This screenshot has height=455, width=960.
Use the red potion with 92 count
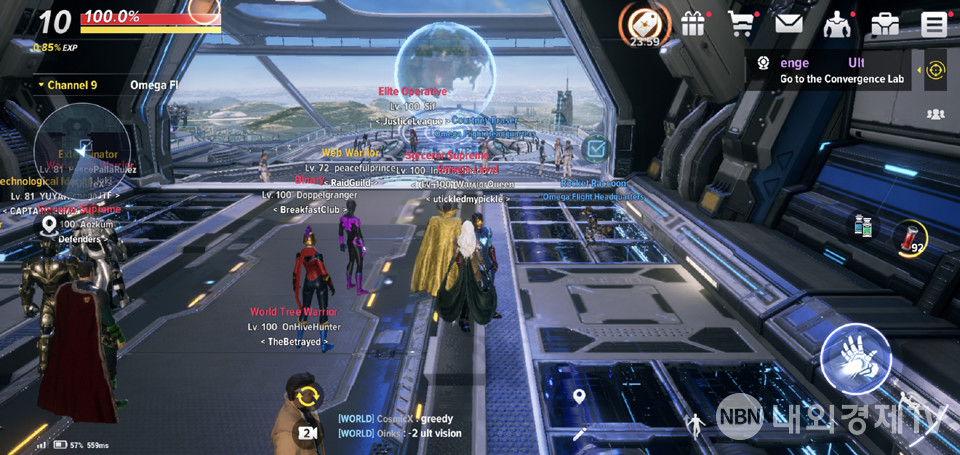tap(909, 237)
